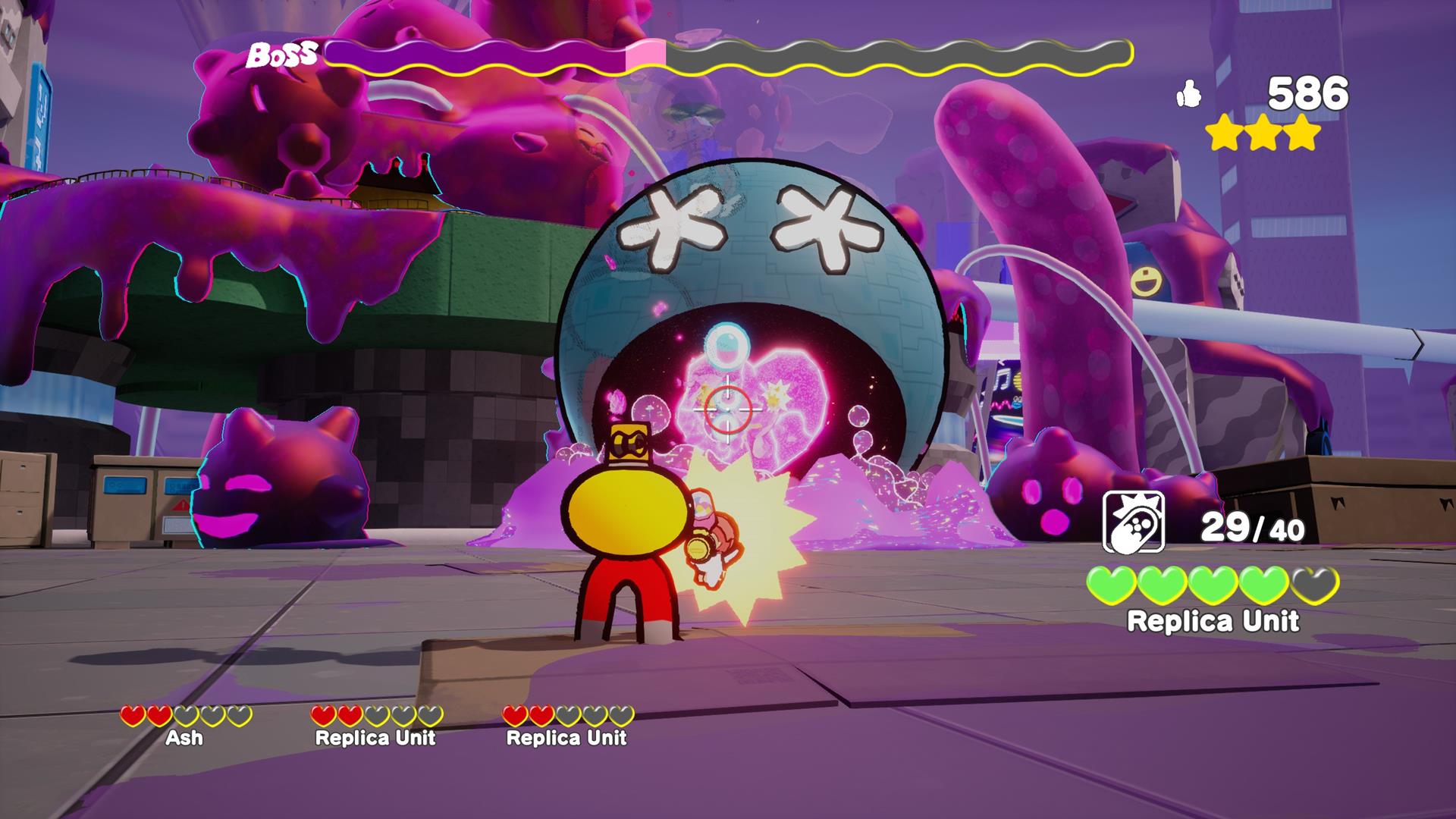Select the middle Replica Unit name label
Screen dimensions: 1456x819
pyautogui.click(x=375, y=738)
